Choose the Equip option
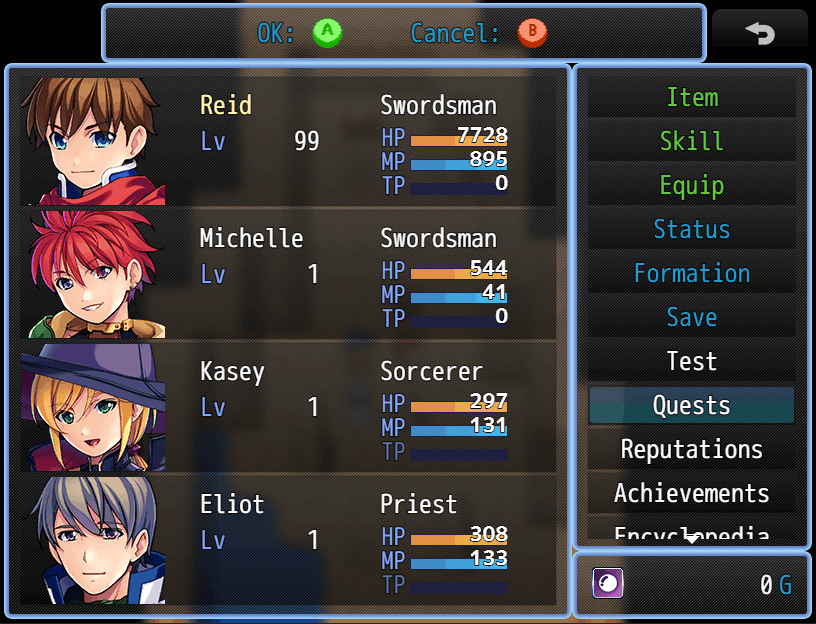 (691, 186)
